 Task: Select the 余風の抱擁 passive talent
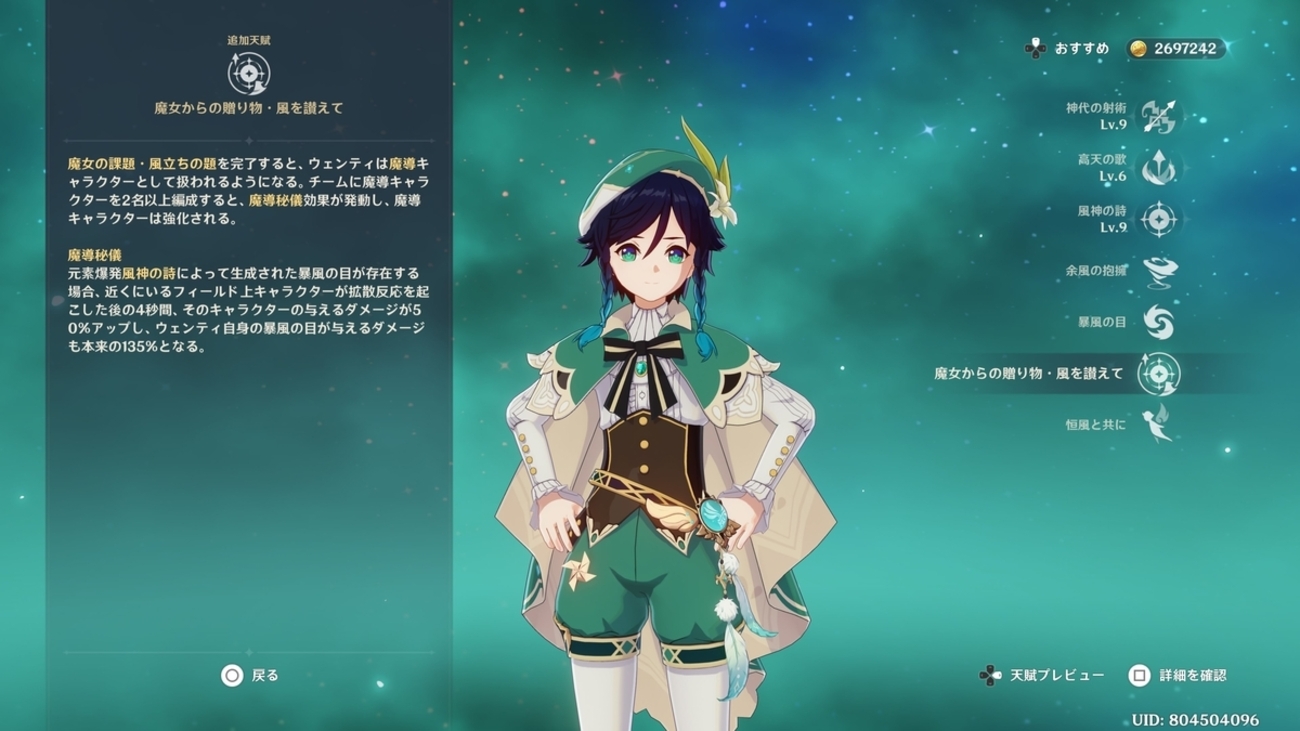pos(1159,270)
